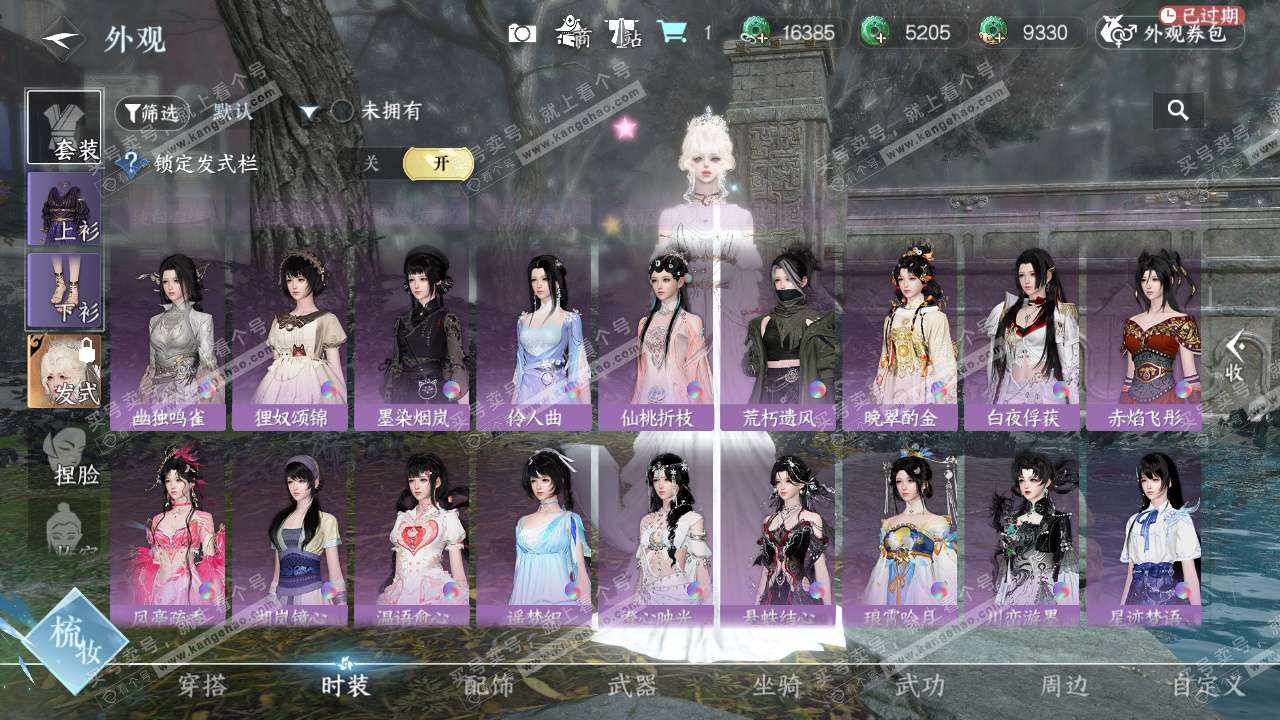Choose the 上衫 clothing slot
The image size is (1280, 720).
click(x=65, y=208)
